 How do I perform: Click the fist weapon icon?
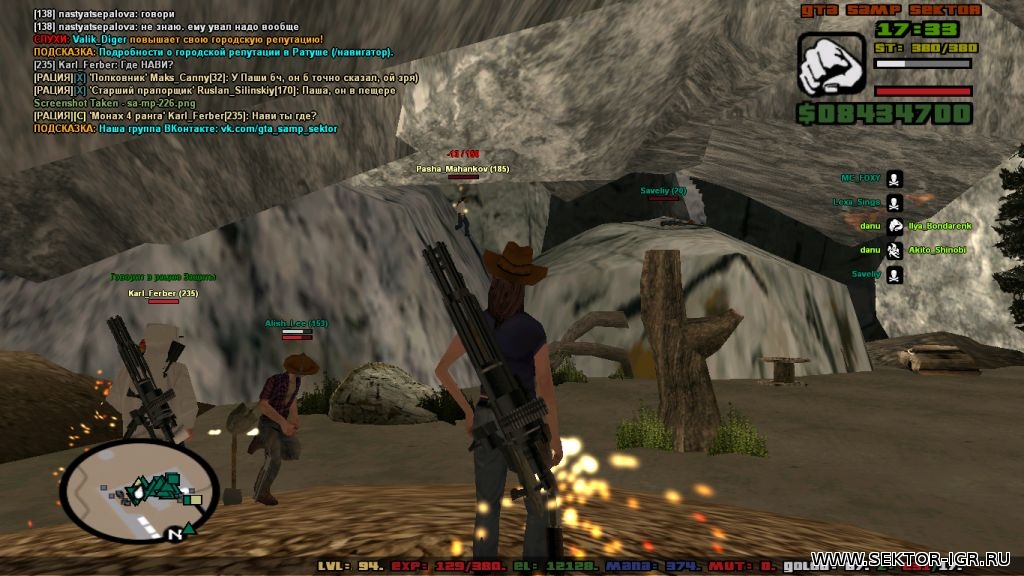pos(830,64)
